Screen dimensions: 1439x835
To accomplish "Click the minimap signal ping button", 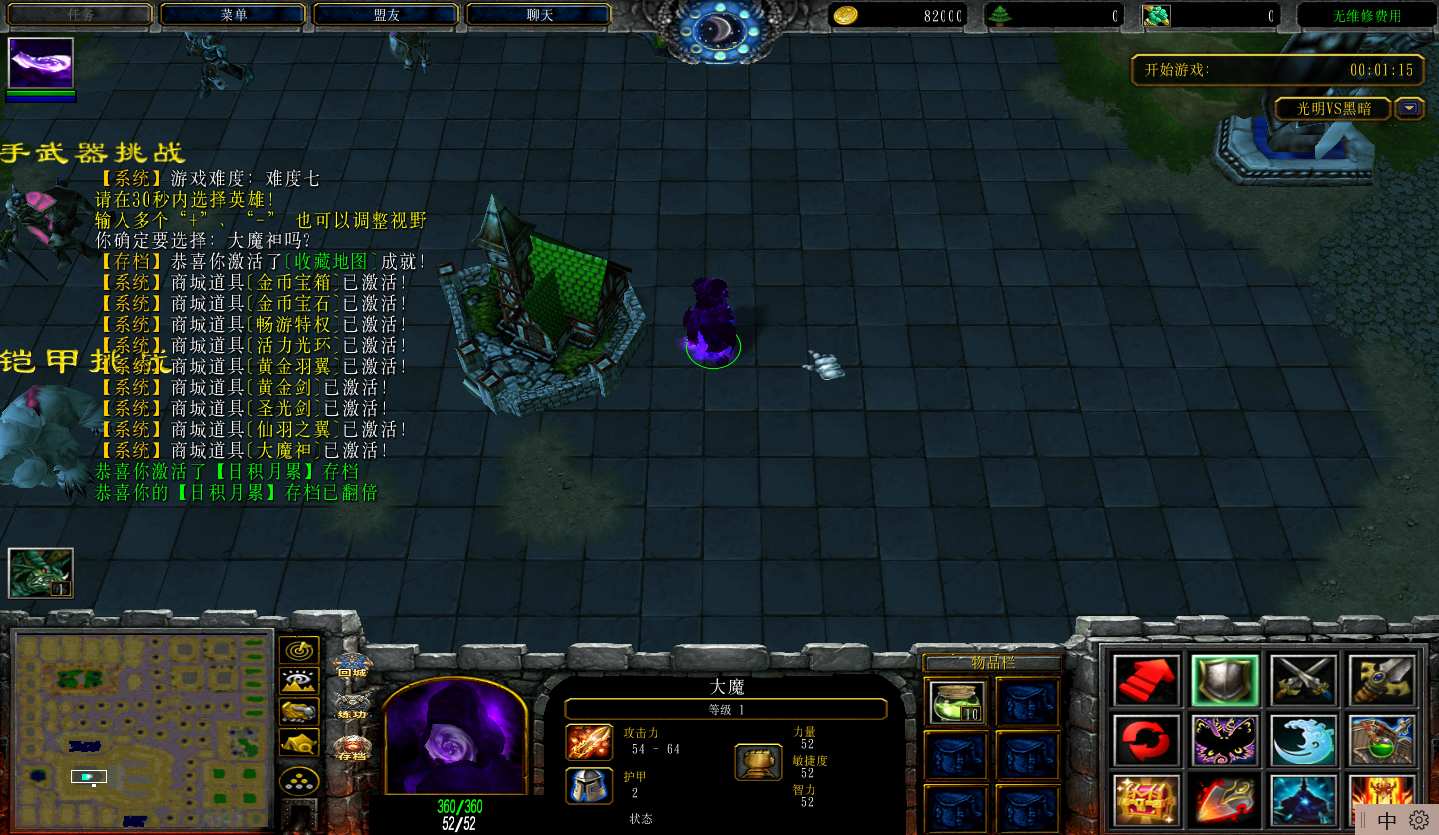I will (x=299, y=650).
